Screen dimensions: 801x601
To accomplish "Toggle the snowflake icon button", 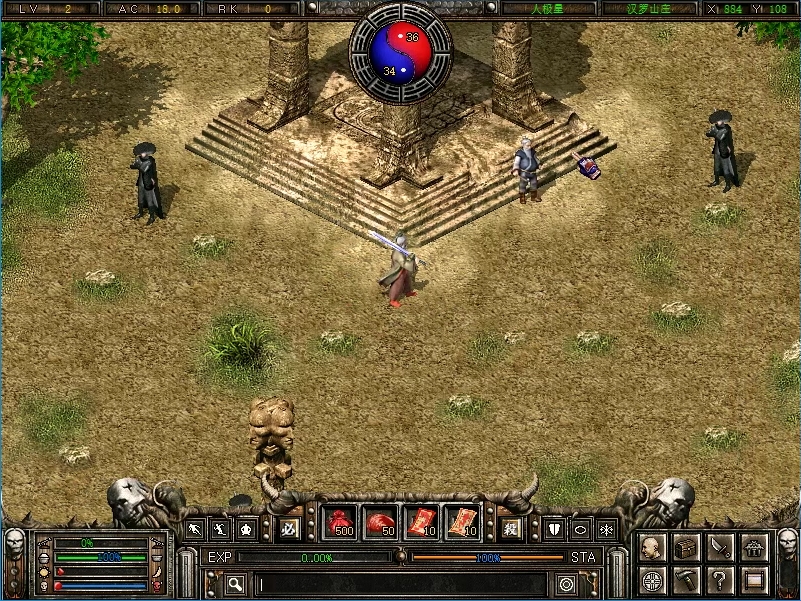I will (606, 528).
